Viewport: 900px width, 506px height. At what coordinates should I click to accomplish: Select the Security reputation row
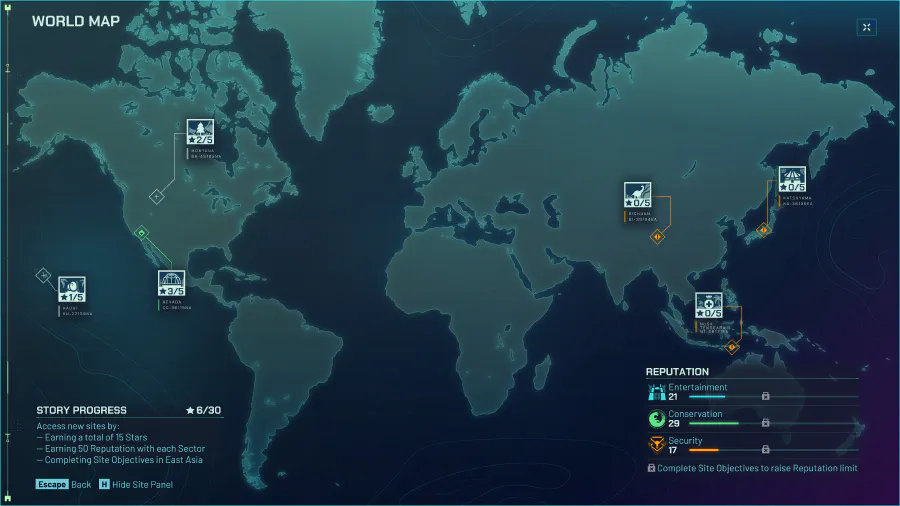pos(752,445)
